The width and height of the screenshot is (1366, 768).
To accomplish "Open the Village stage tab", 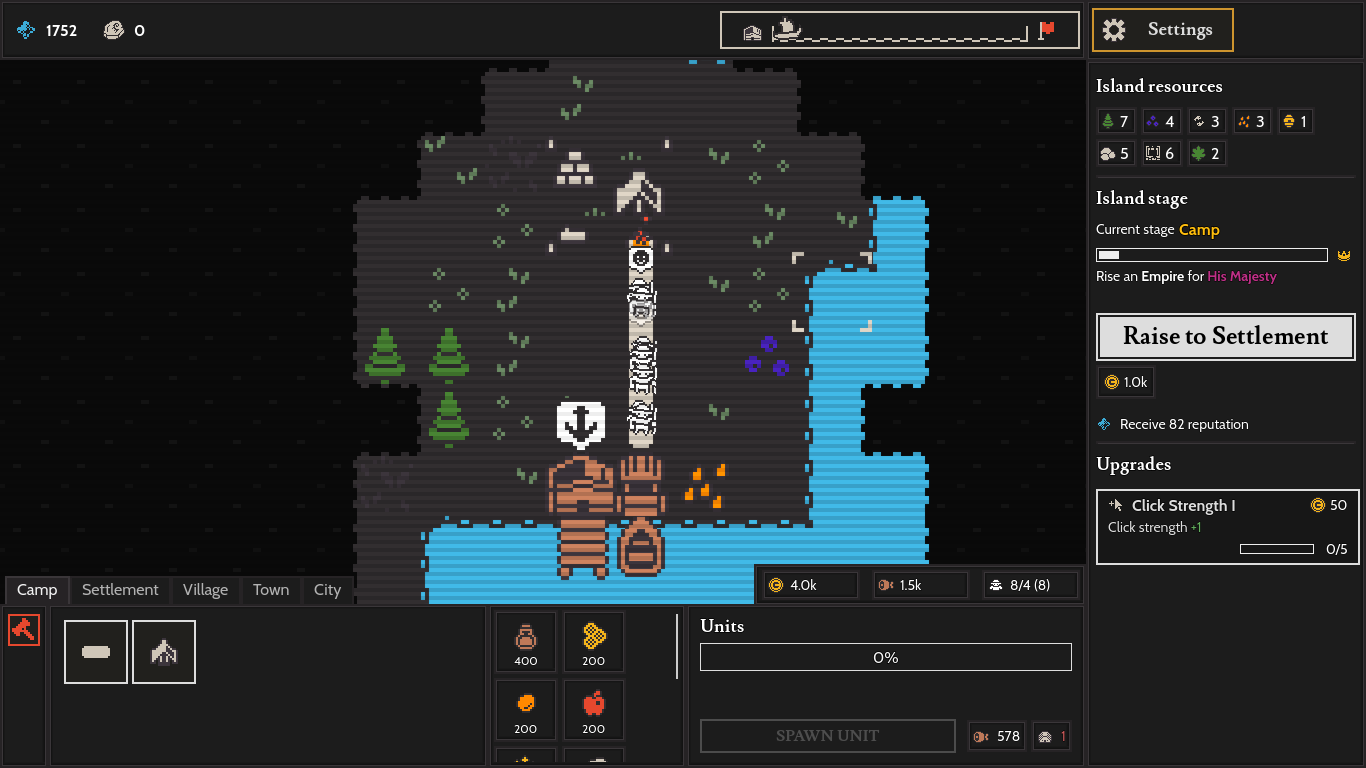I will click(205, 590).
